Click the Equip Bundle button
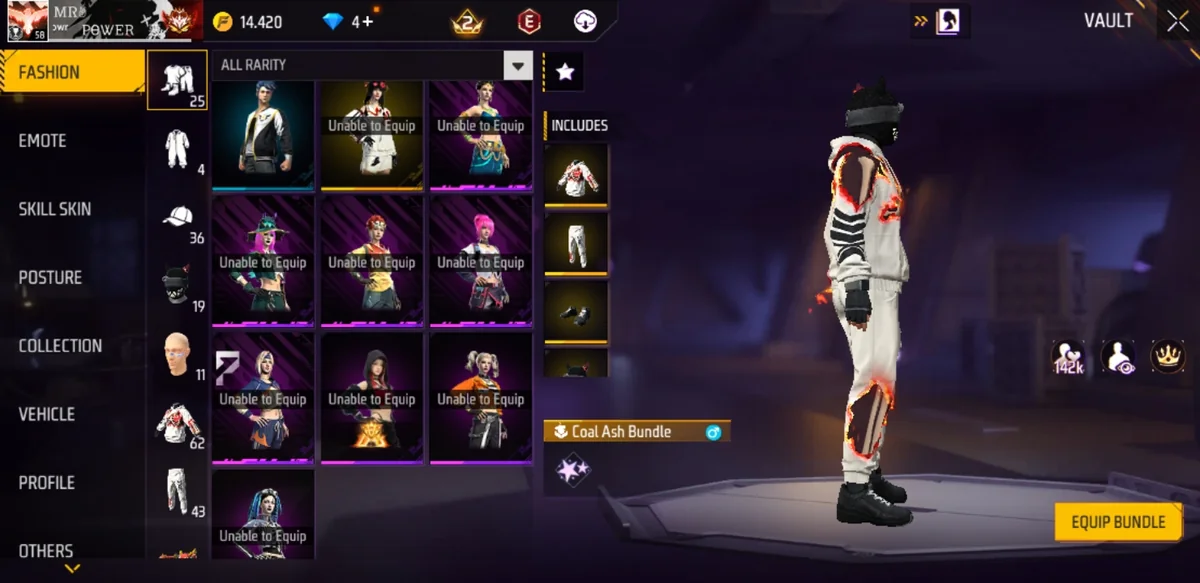 tap(1118, 522)
